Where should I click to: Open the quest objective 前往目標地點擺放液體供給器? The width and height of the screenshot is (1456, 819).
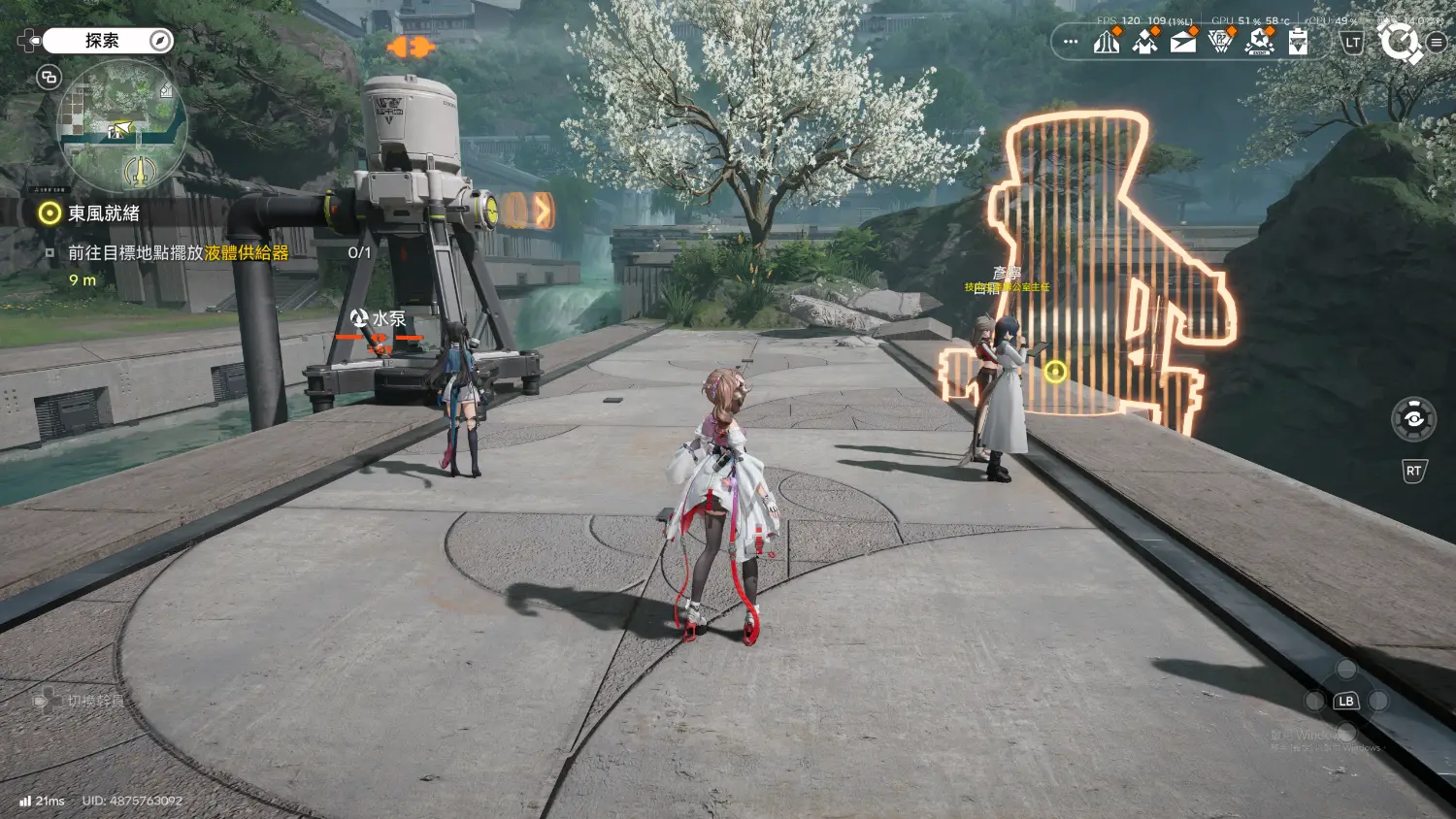click(x=178, y=253)
